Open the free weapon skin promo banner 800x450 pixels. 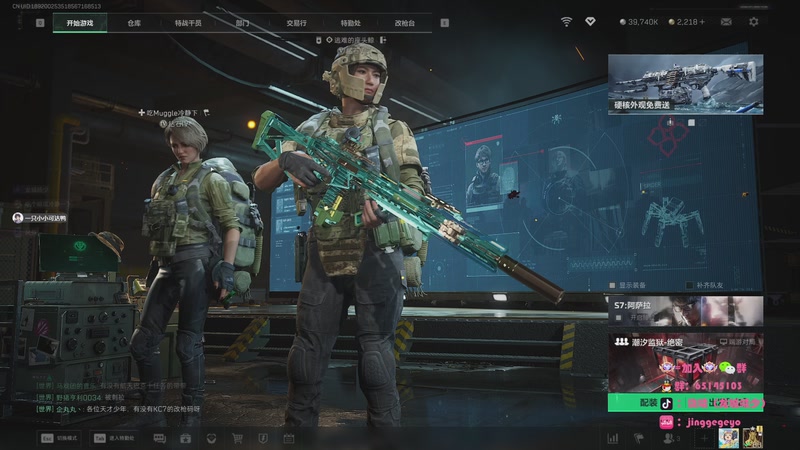[685, 84]
